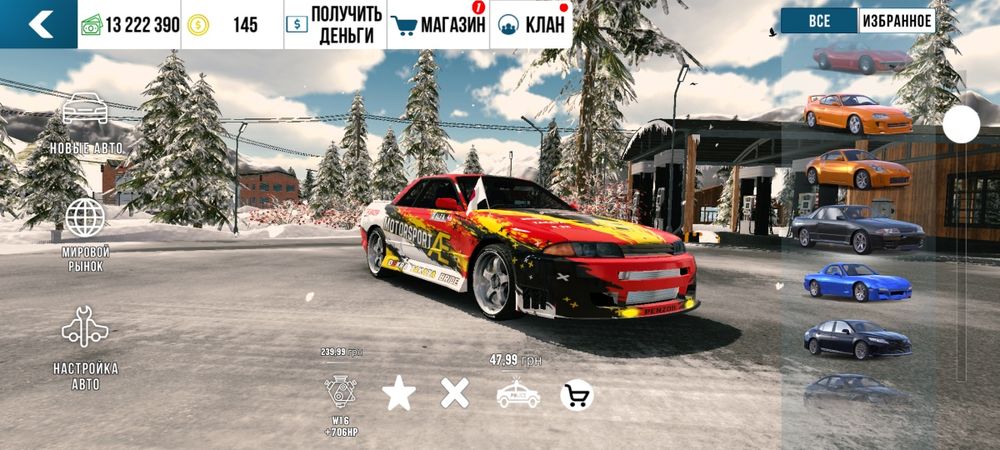Mark the car as favorite with the star

(399, 394)
